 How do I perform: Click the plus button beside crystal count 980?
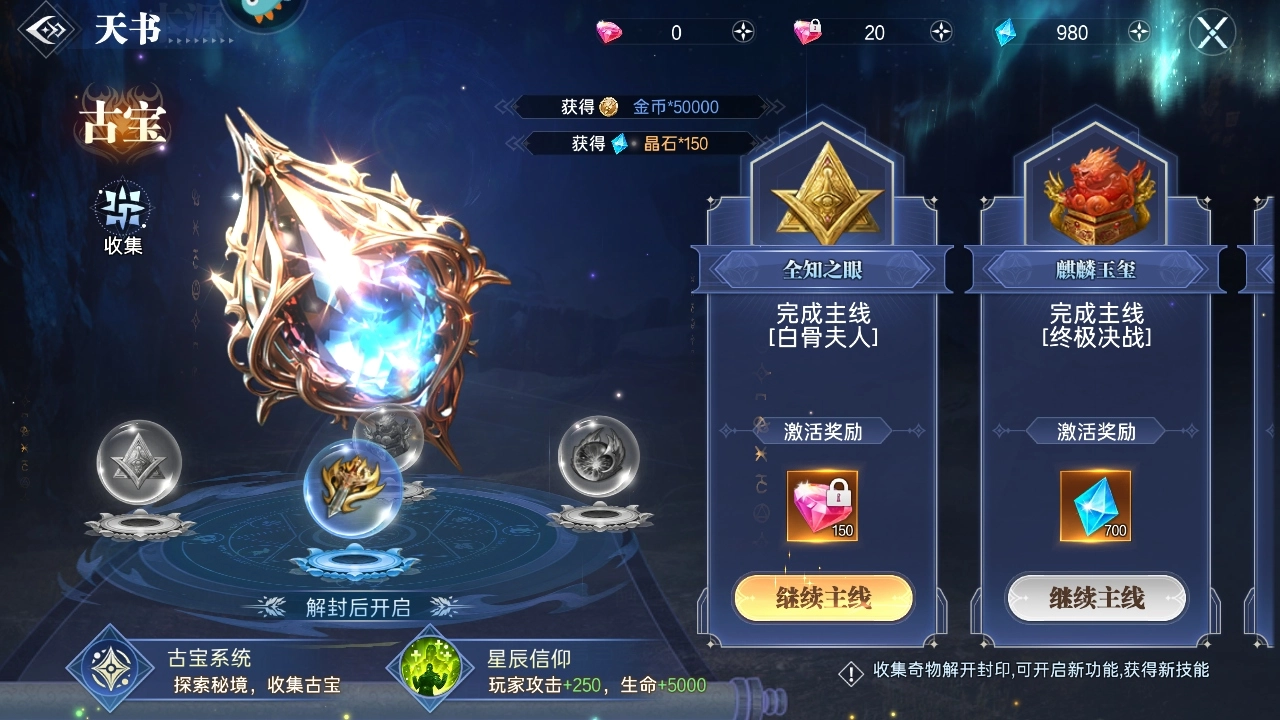(1138, 32)
